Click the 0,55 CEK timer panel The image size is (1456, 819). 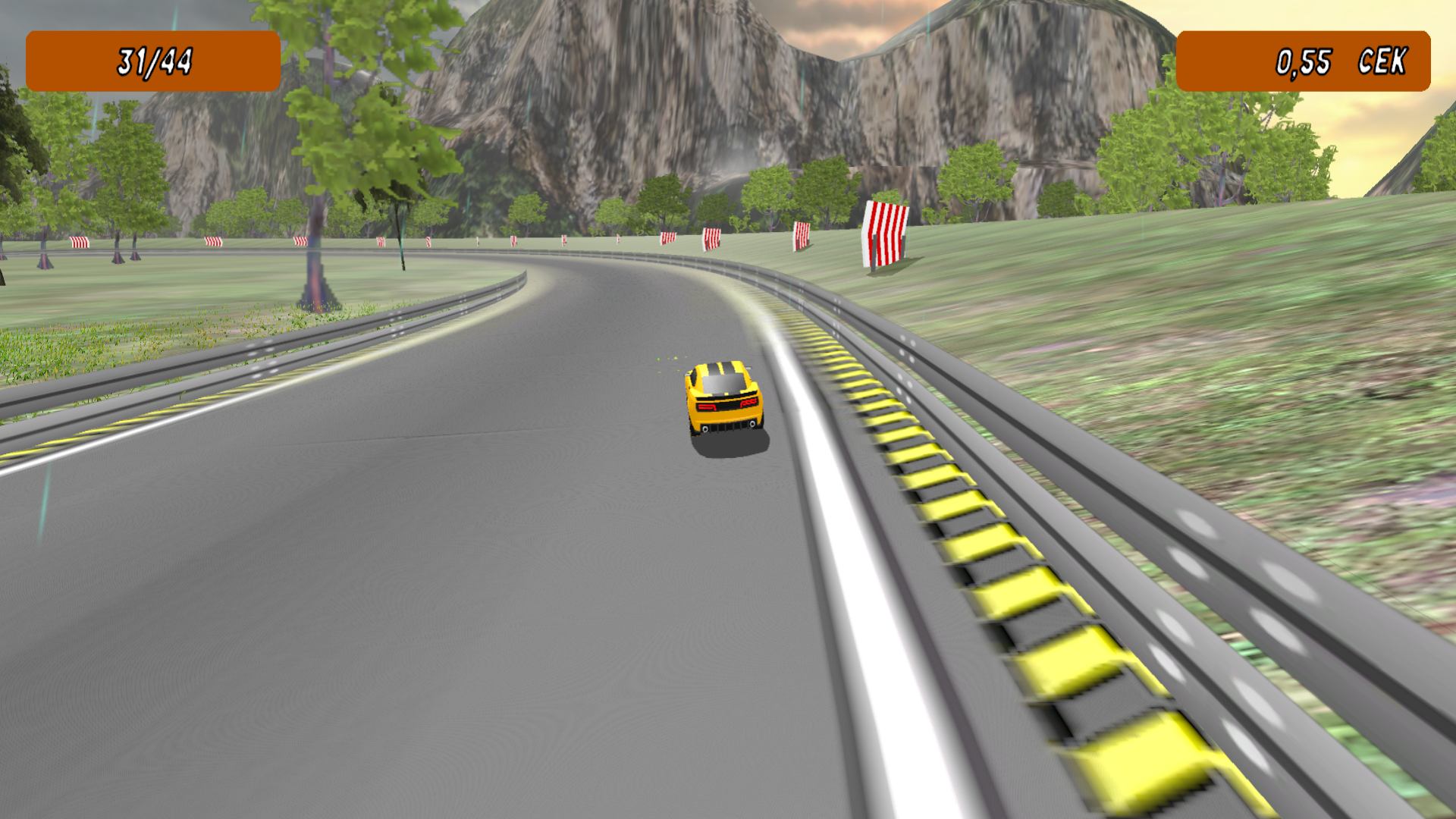coord(1303,61)
